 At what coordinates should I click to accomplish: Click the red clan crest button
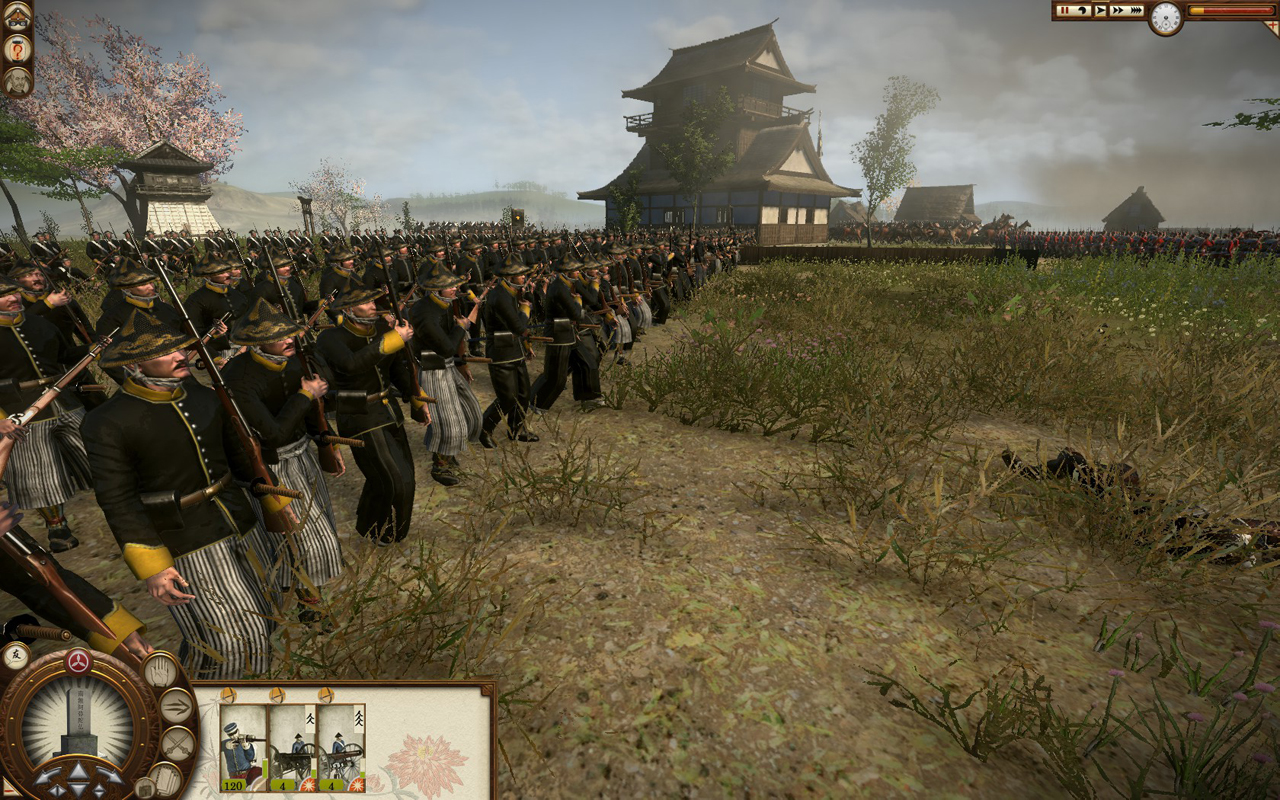click(78, 661)
